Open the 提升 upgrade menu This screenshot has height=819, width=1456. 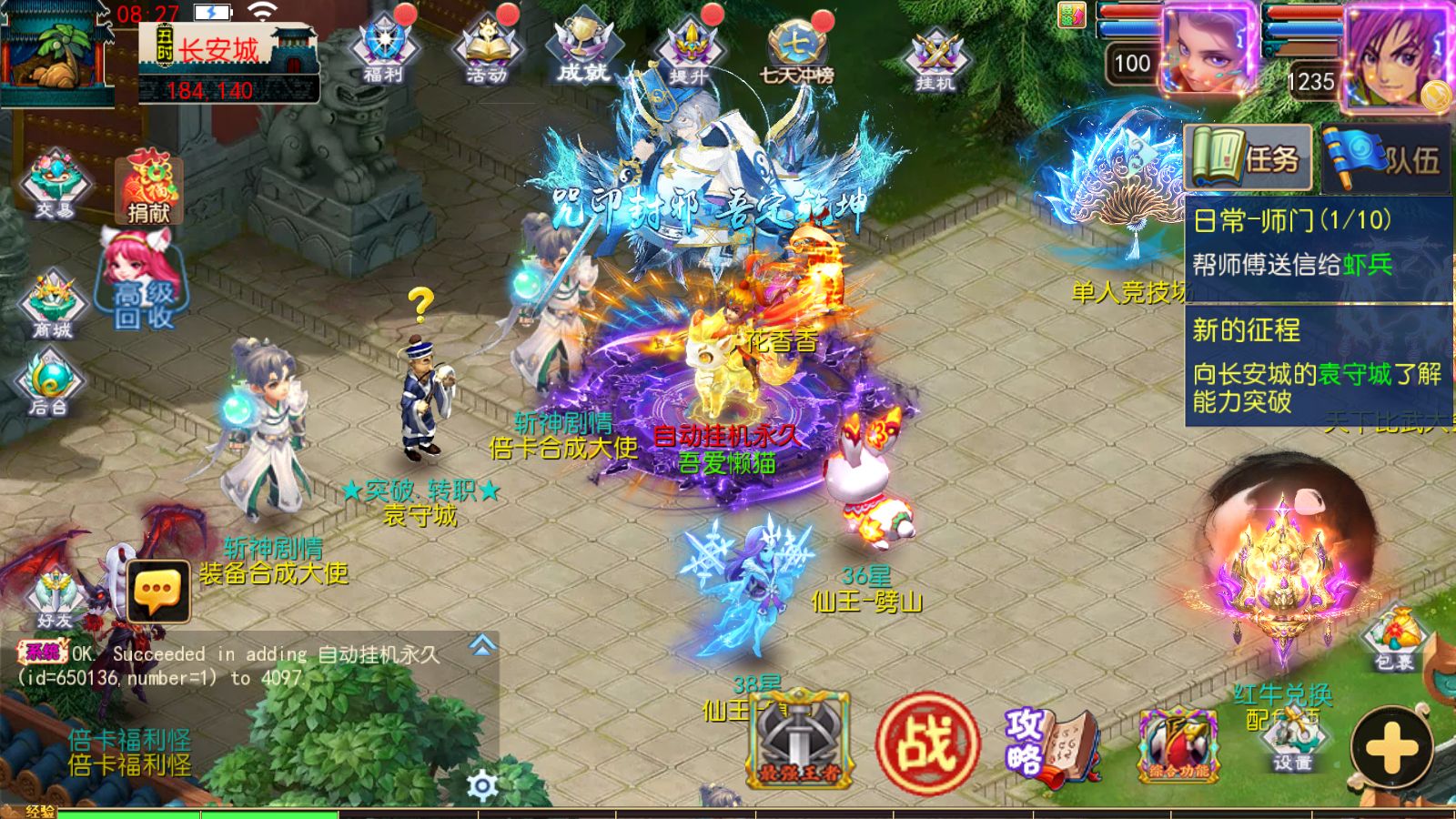tap(689, 51)
